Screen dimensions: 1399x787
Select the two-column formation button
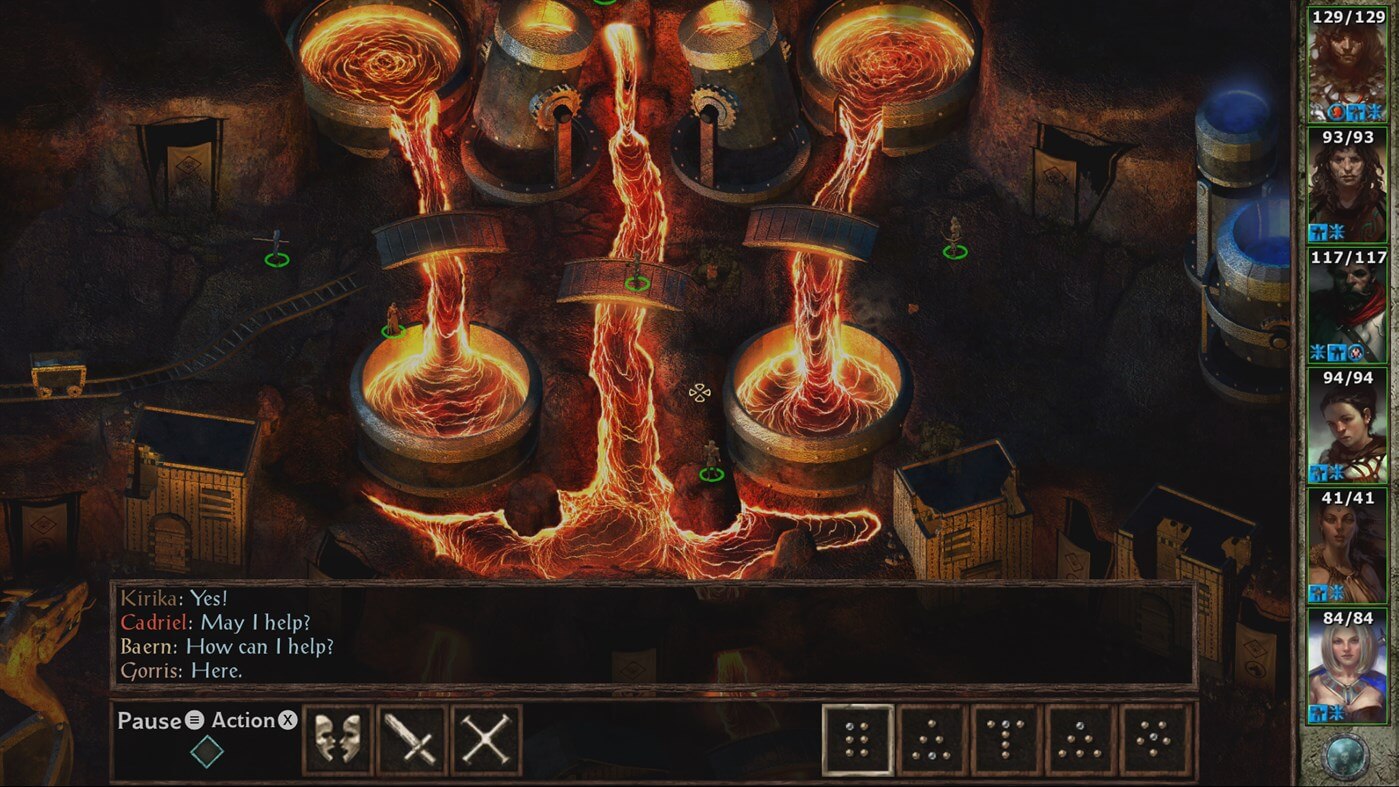coord(857,740)
